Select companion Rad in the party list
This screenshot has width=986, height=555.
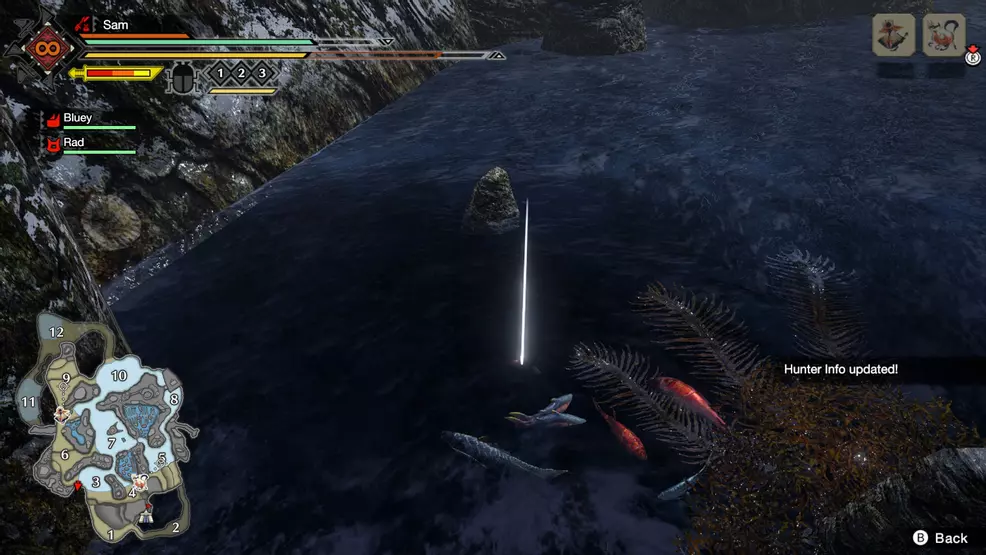[x=73, y=143]
